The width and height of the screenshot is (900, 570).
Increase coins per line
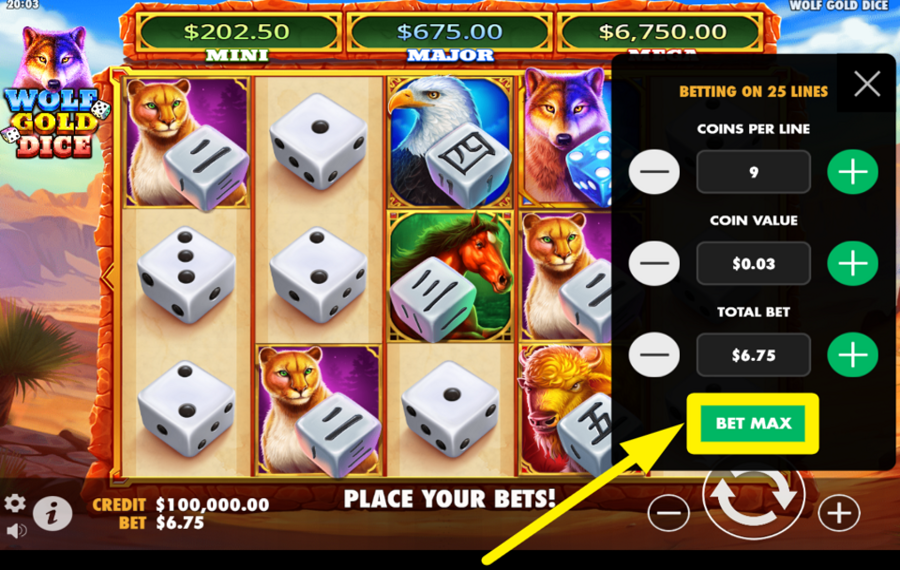[852, 172]
